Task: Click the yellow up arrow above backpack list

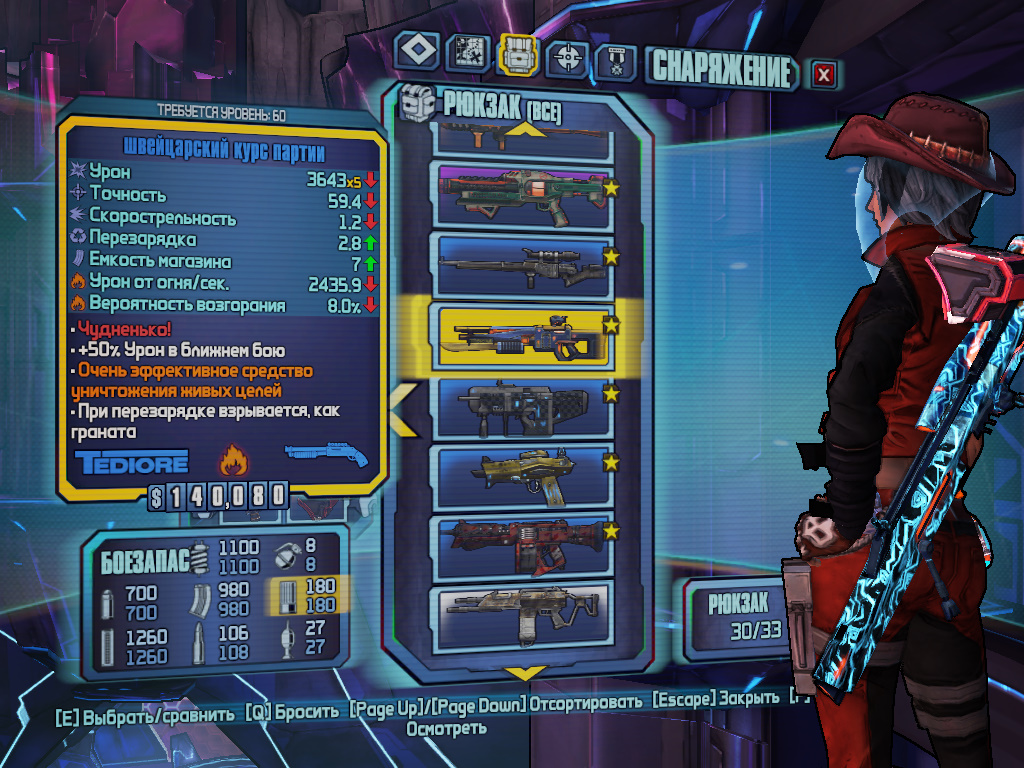Action: 525,128
